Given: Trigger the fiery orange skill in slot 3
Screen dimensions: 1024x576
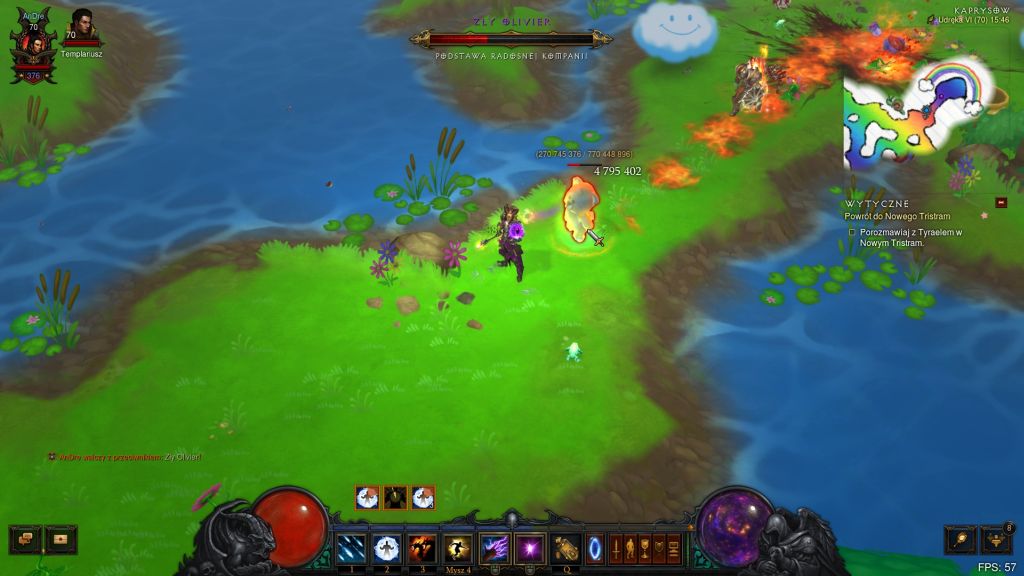Looking at the screenshot, I should 423,548.
